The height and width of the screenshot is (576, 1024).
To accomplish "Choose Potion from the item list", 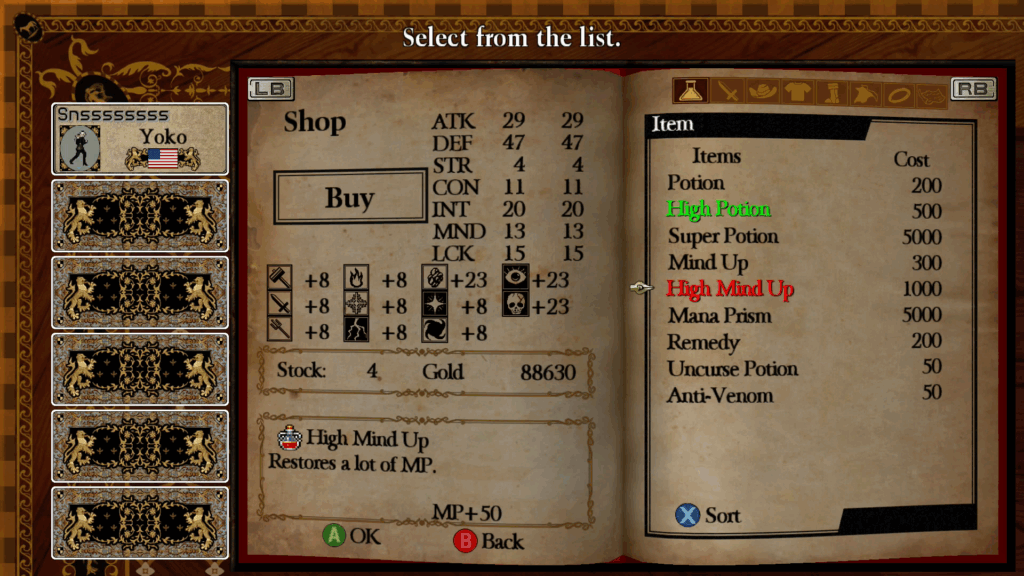I will pos(696,183).
